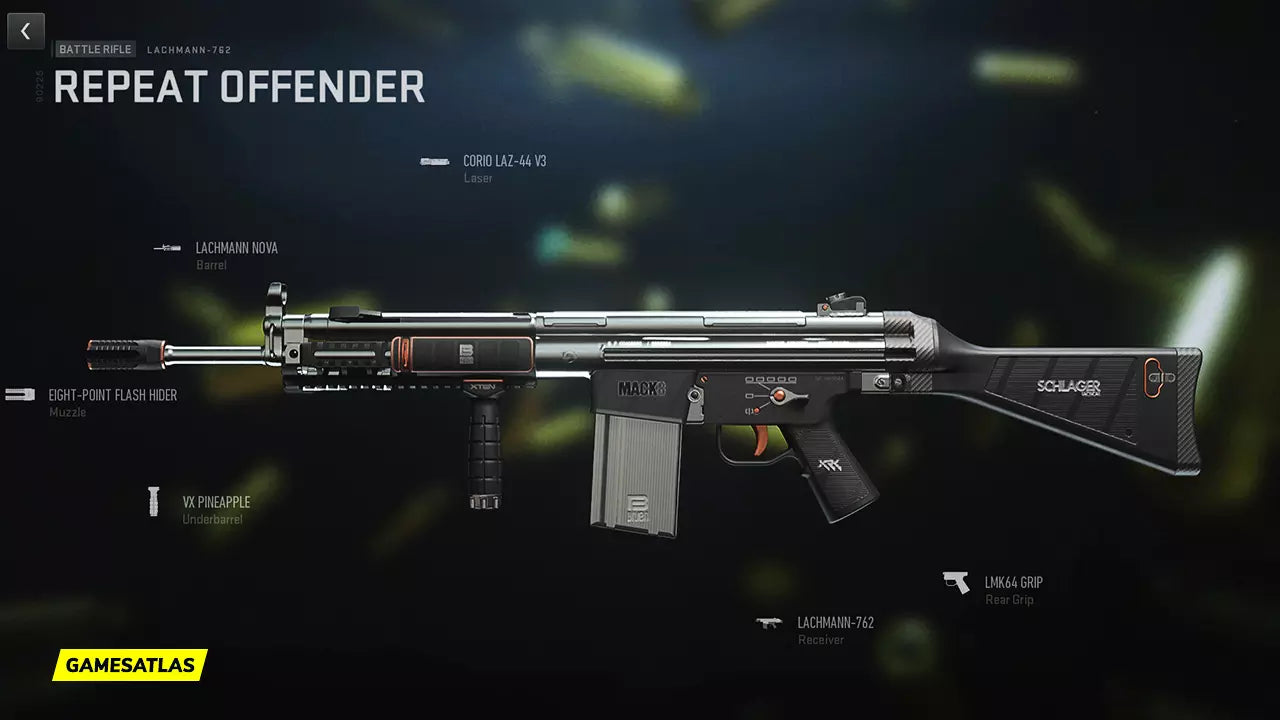Go back using the arrow button
Image resolution: width=1280 pixels, height=720 pixels.
[26, 31]
